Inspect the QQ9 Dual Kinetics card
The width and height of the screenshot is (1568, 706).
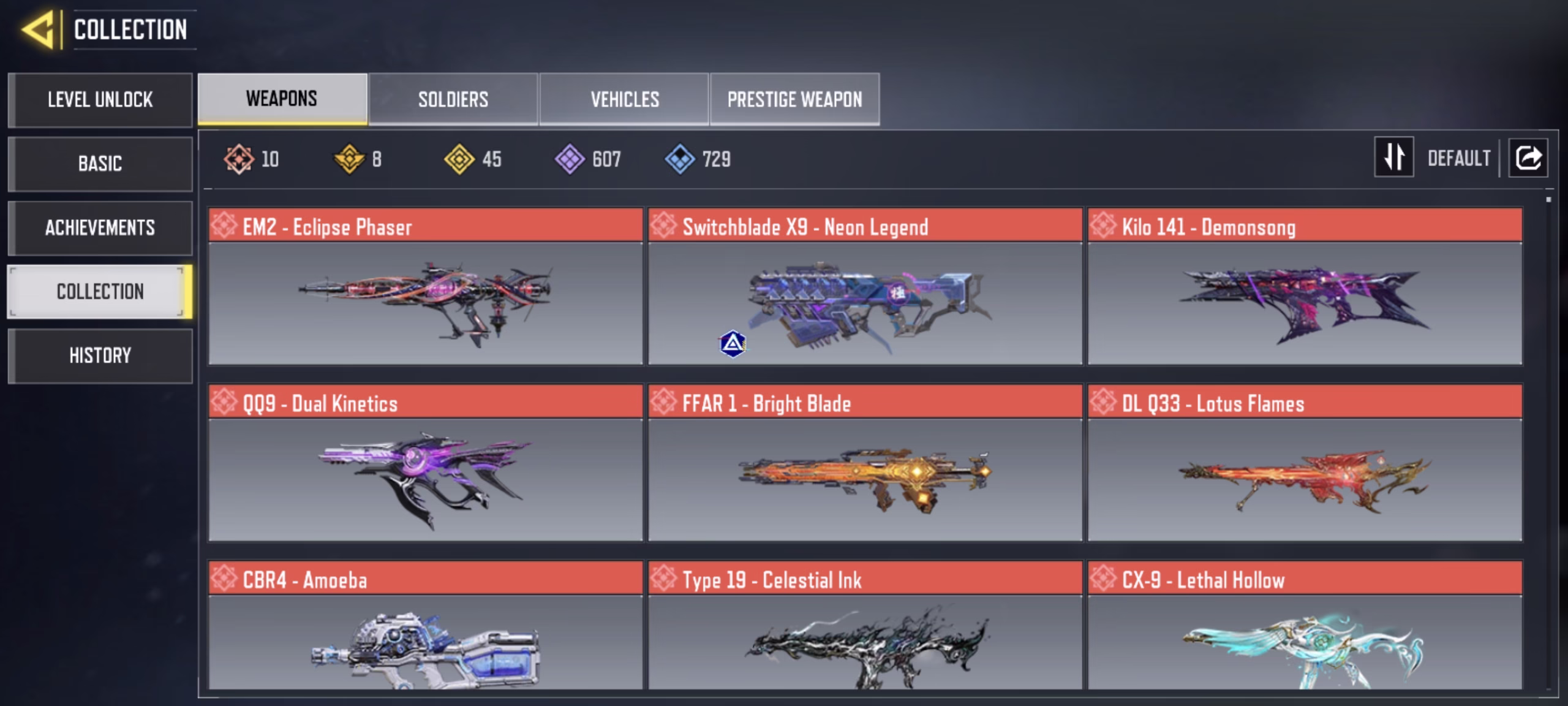coord(425,463)
